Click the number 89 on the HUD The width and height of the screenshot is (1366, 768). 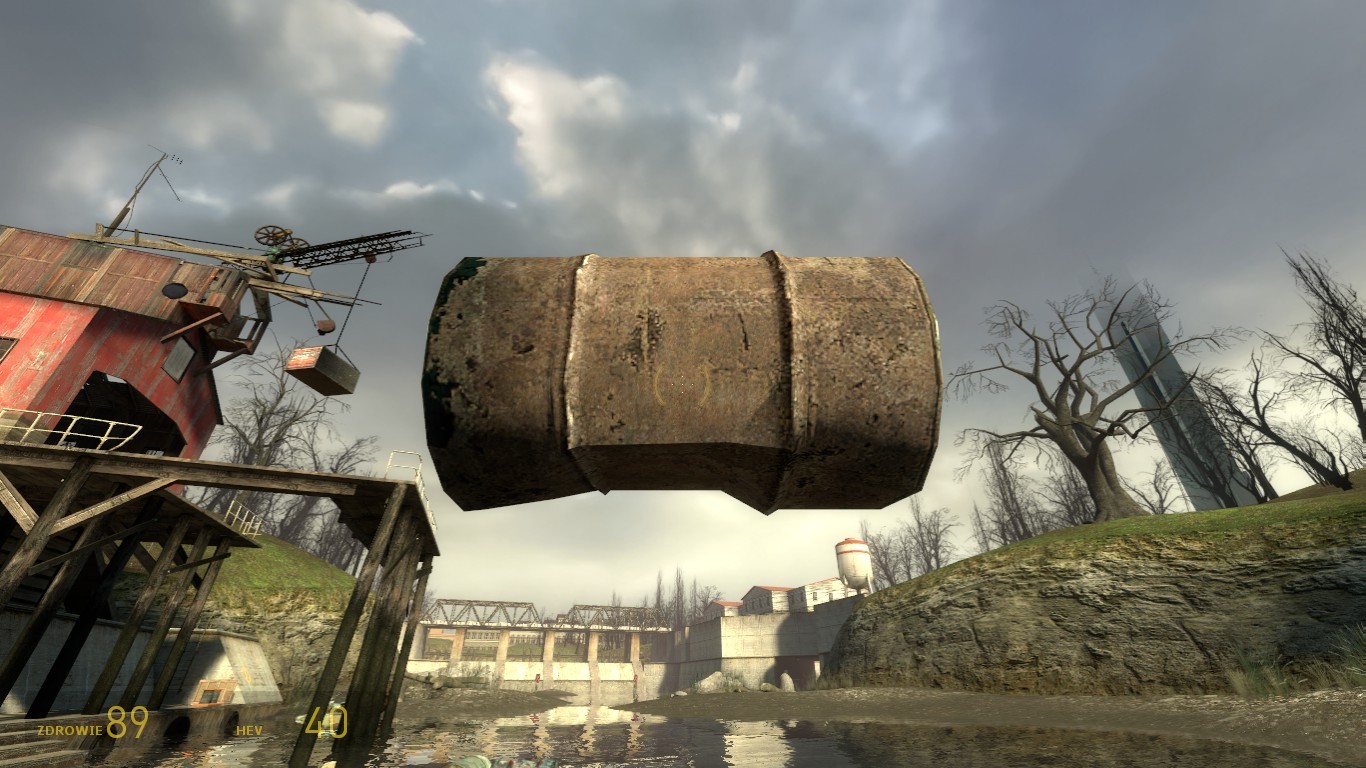point(126,720)
